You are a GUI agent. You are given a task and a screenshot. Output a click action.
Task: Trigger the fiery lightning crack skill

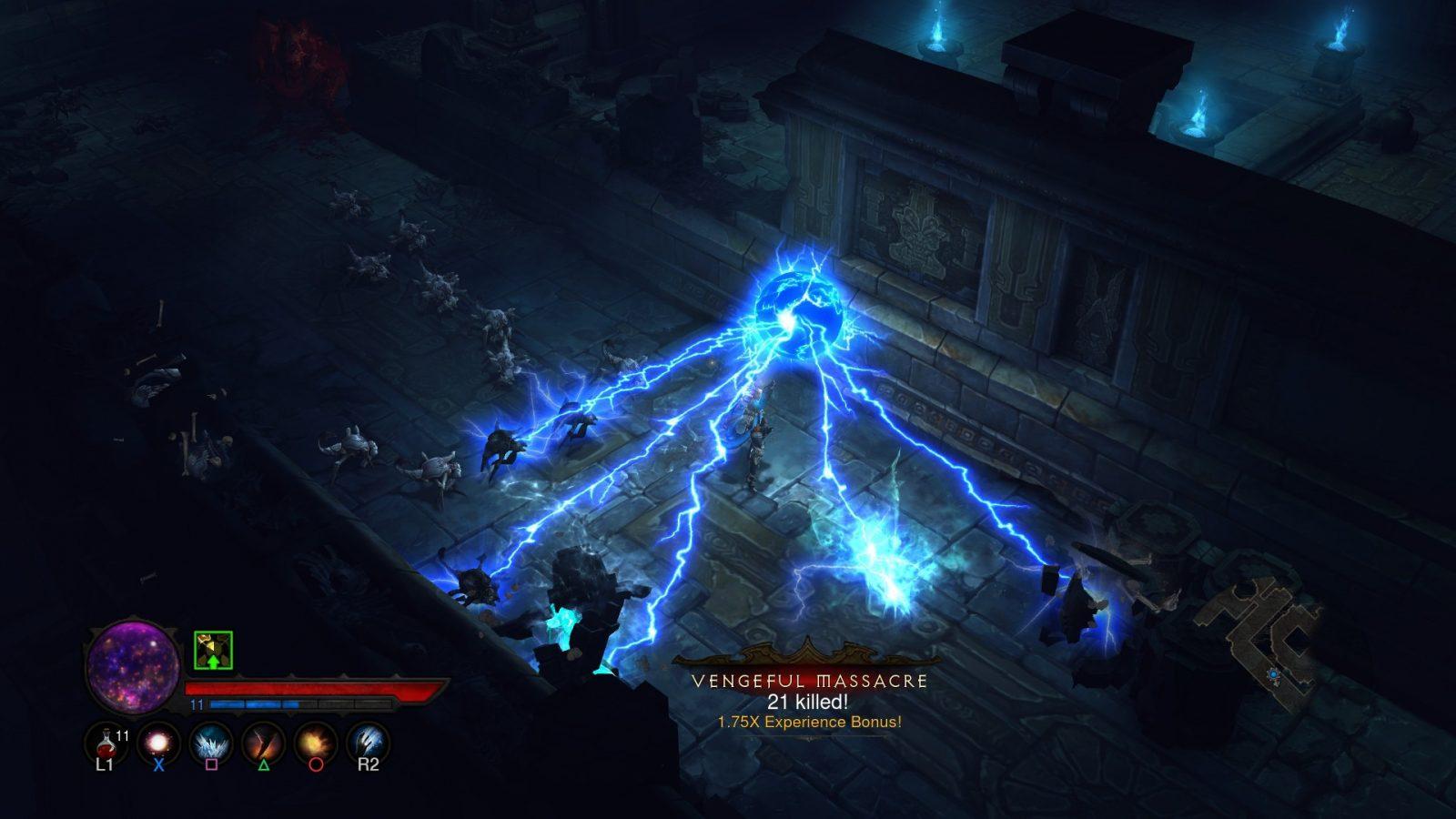[264, 742]
